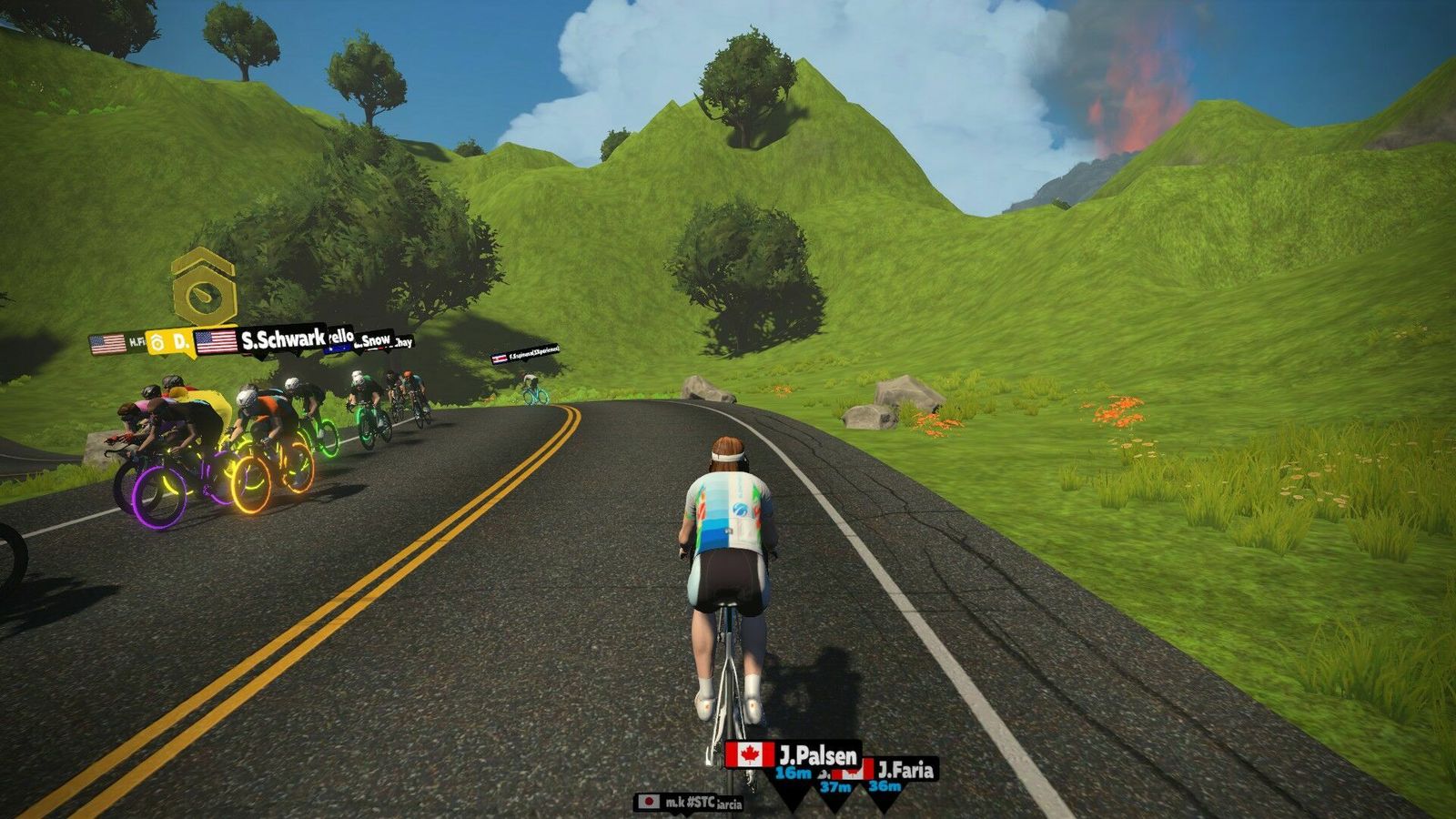Click the J.Palsen rider name tag
The width and height of the screenshot is (1456, 819).
pos(794,755)
